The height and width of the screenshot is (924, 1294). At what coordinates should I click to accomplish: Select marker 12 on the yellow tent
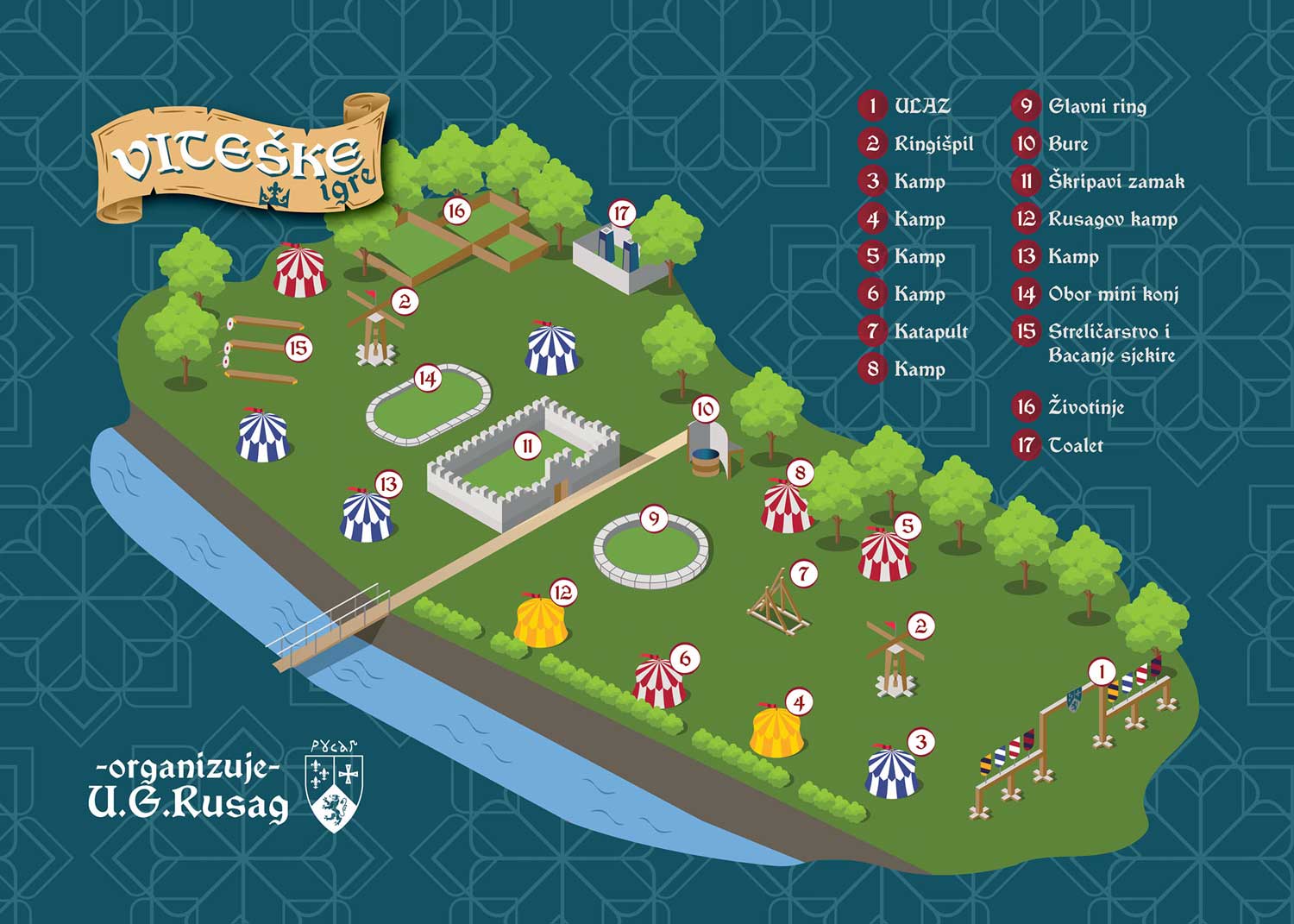[x=562, y=593]
